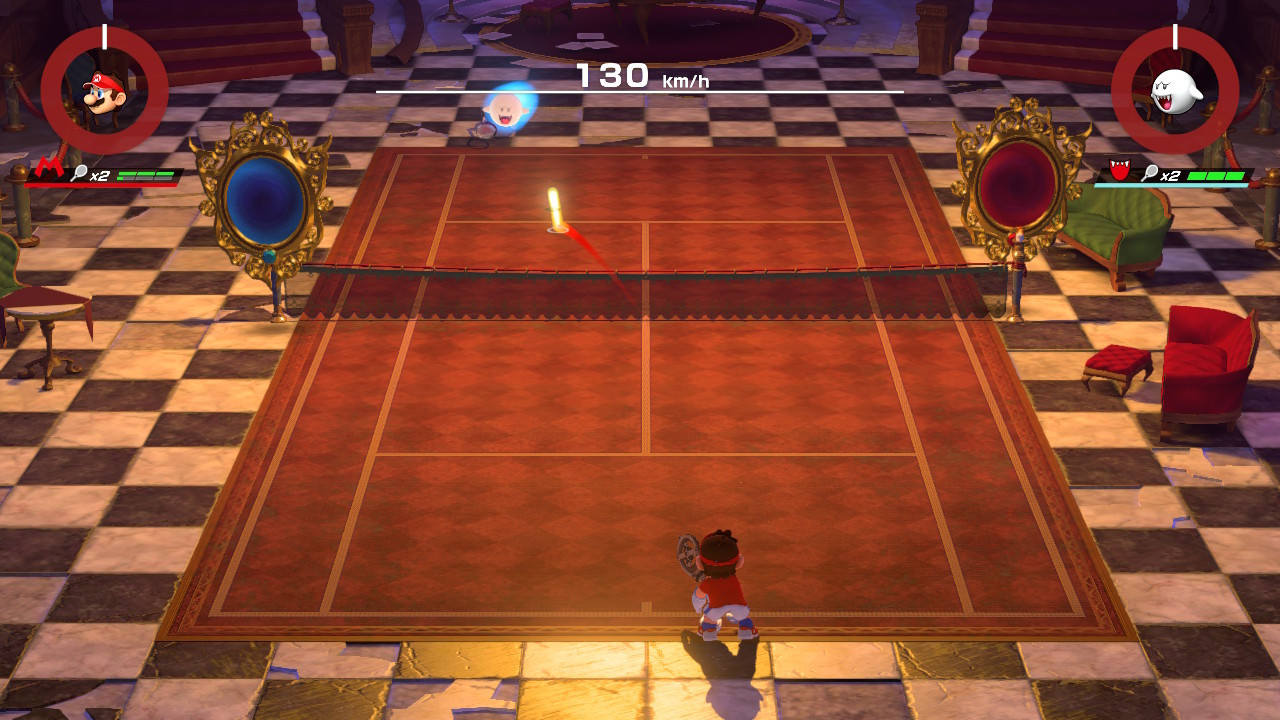This screenshot has height=720, width=1280.
Task: Click Mario's racket count icon
Action: (x=81, y=174)
